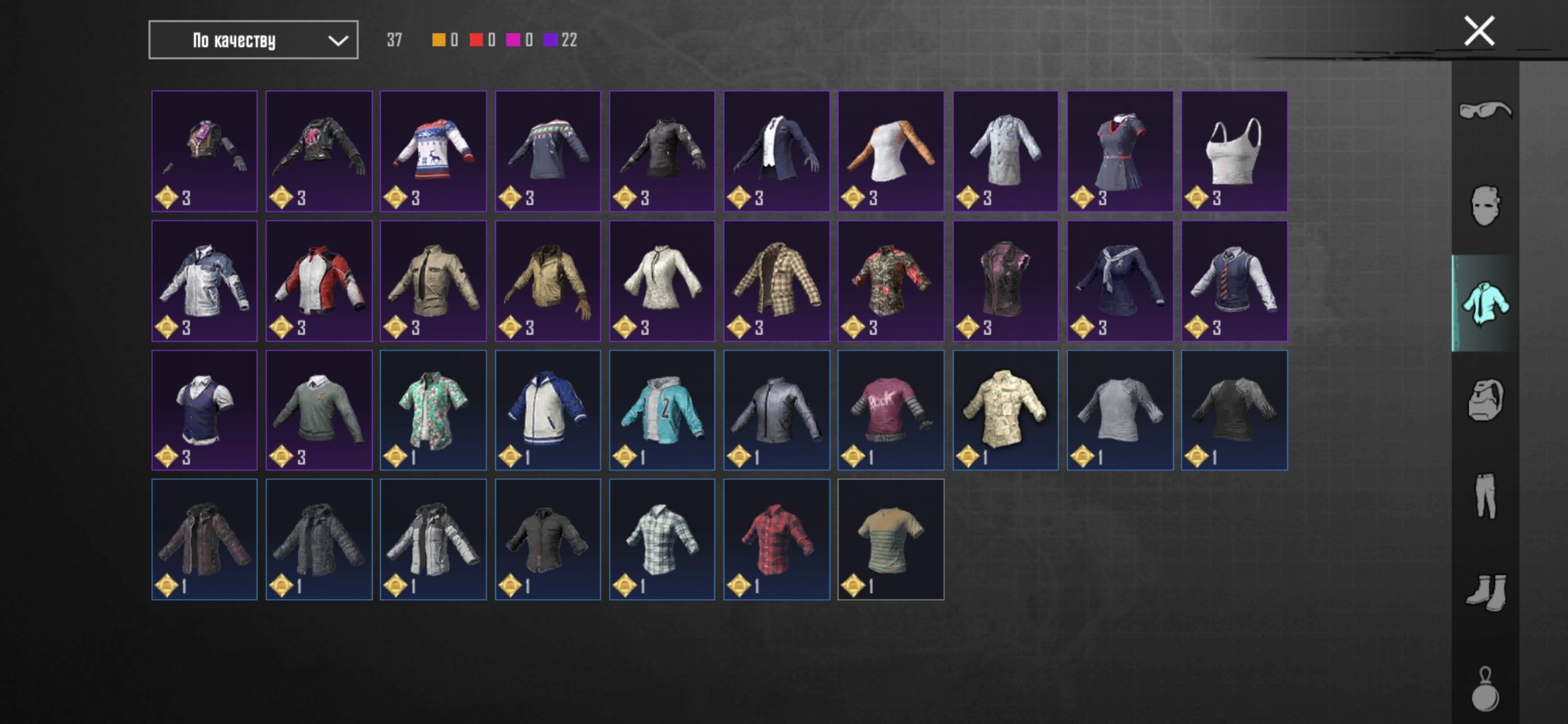Image resolution: width=1568 pixels, height=724 pixels.
Task: Show the pants category tab
Action: tap(1485, 496)
